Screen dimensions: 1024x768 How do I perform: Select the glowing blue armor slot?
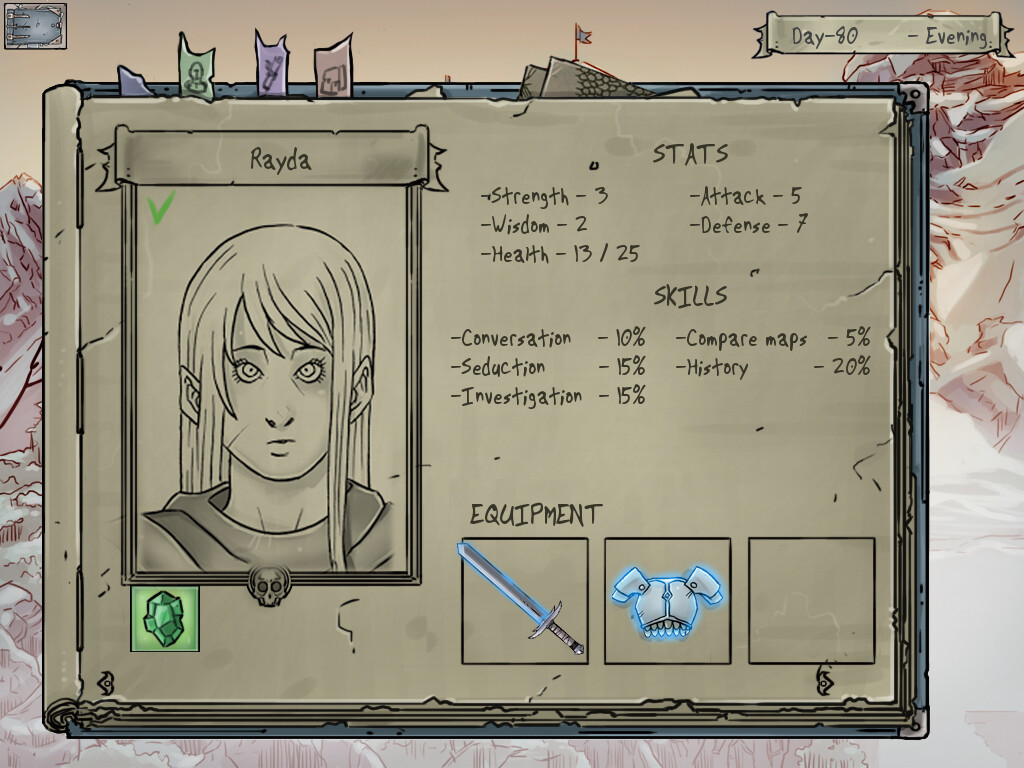coord(668,600)
